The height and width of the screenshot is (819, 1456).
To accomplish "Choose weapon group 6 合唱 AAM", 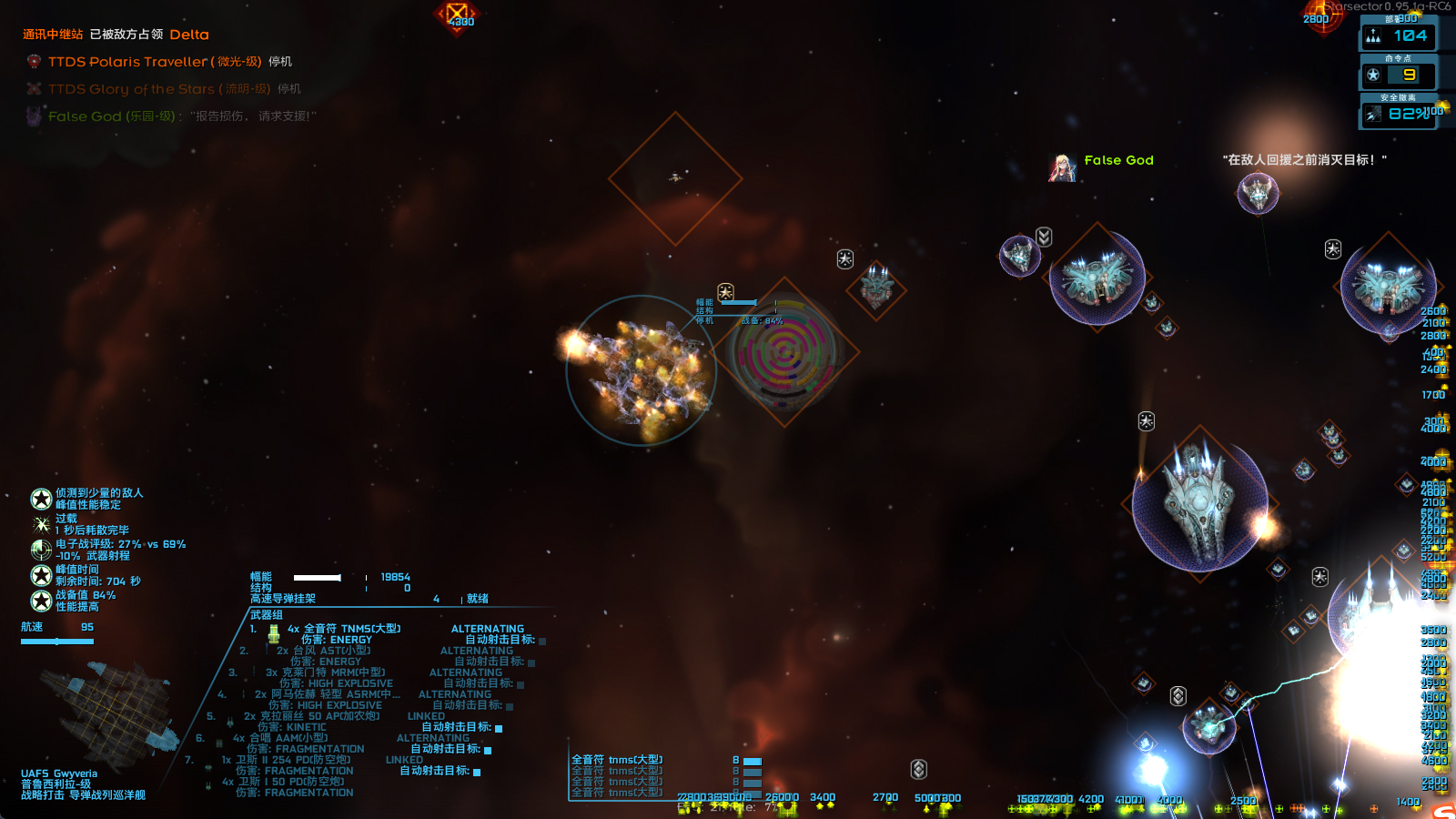I will [x=280, y=738].
